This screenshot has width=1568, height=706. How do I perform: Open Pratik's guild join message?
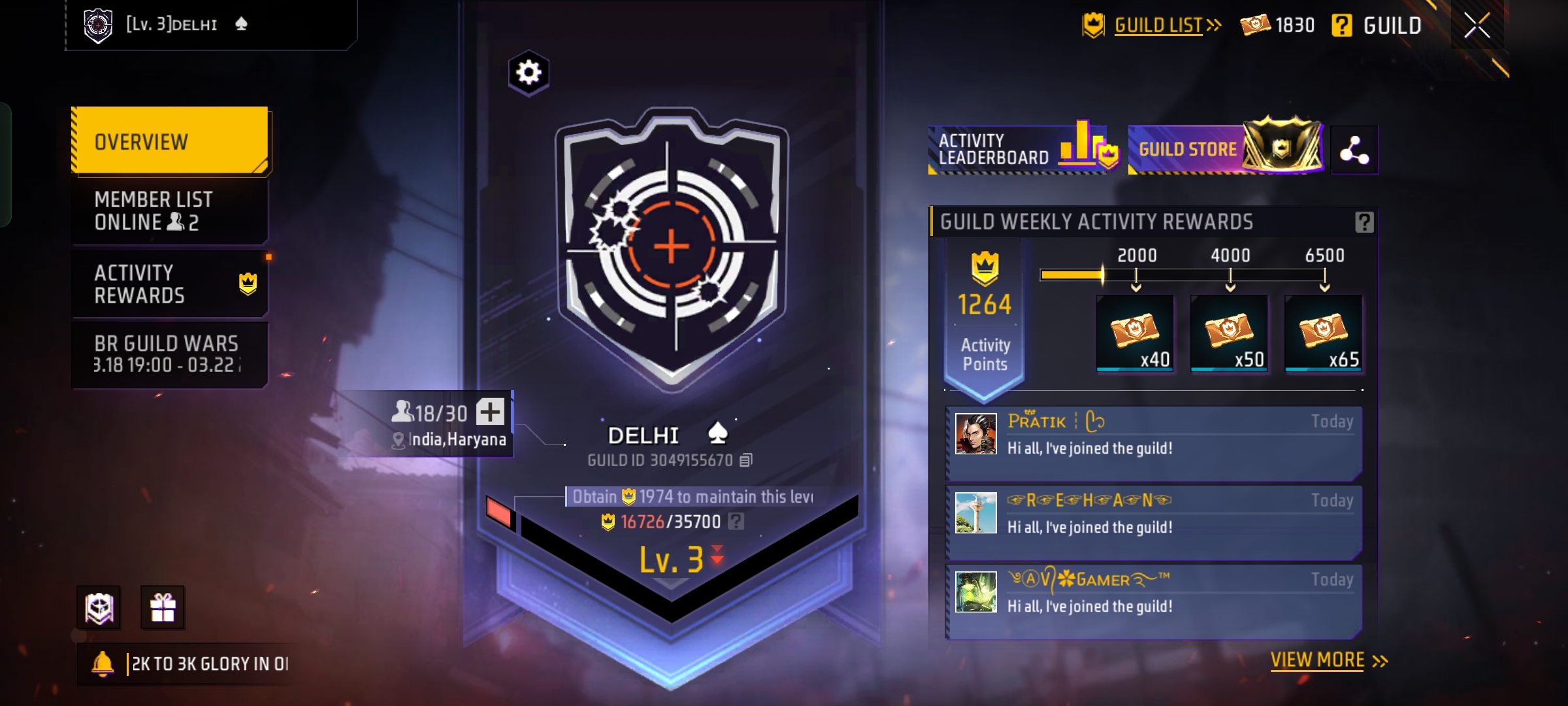click(x=1154, y=443)
